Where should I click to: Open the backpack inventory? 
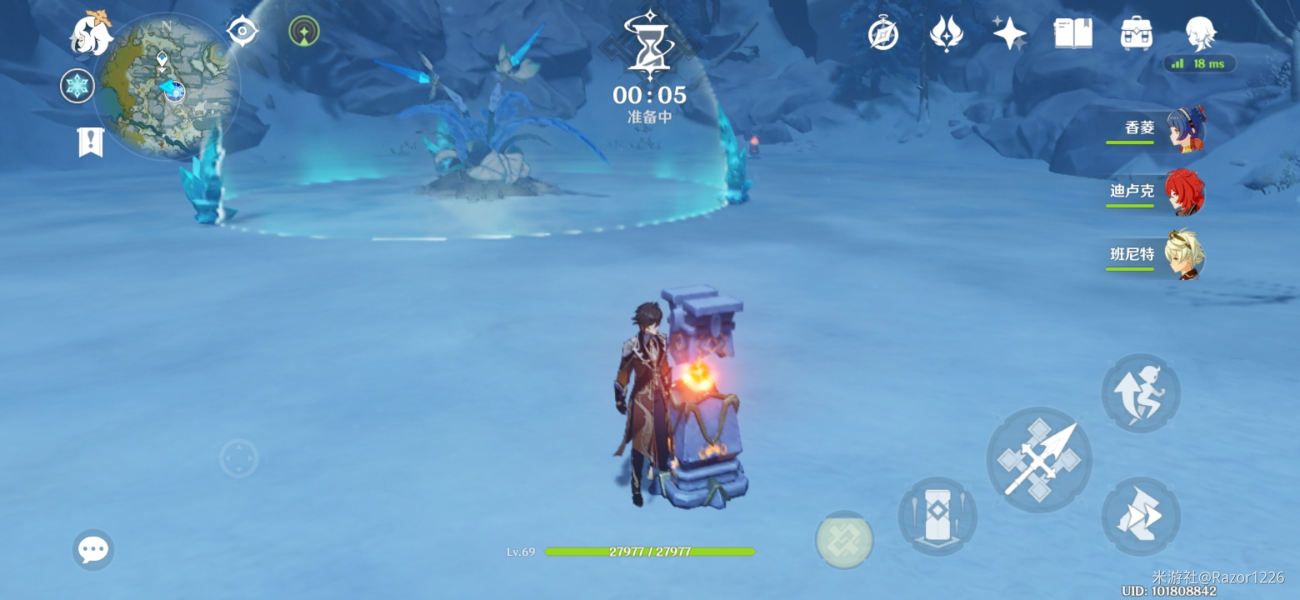click(1136, 34)
